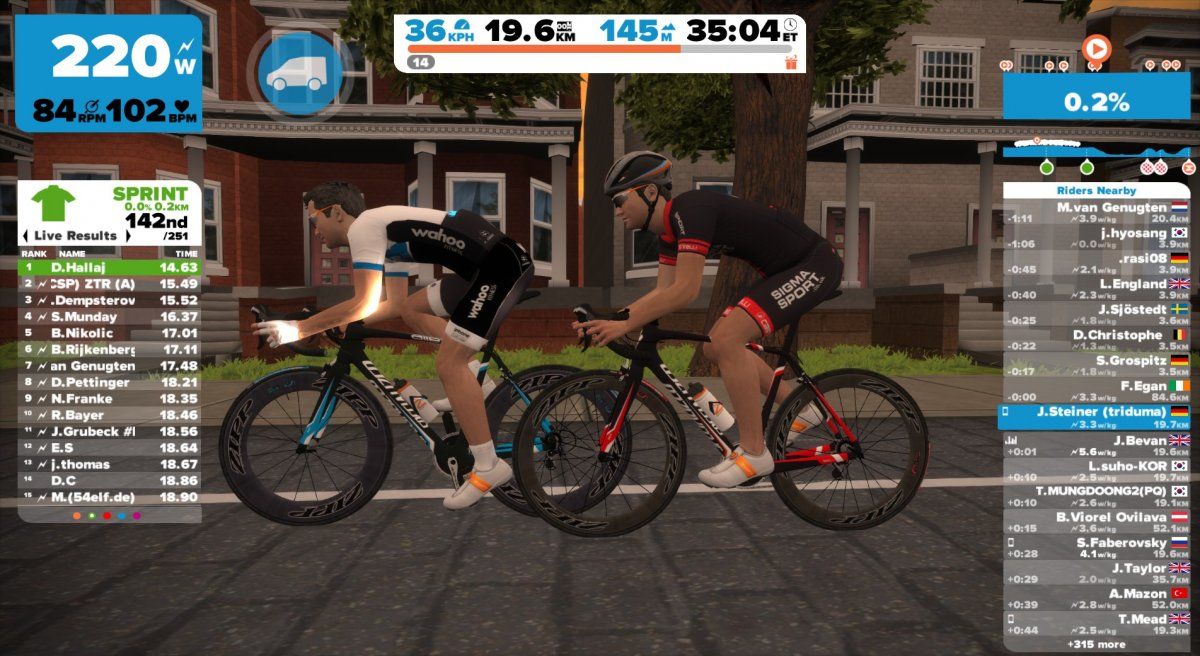Click the large orange play marker
1200x656 pixels.
click(x=1096, y=47)
